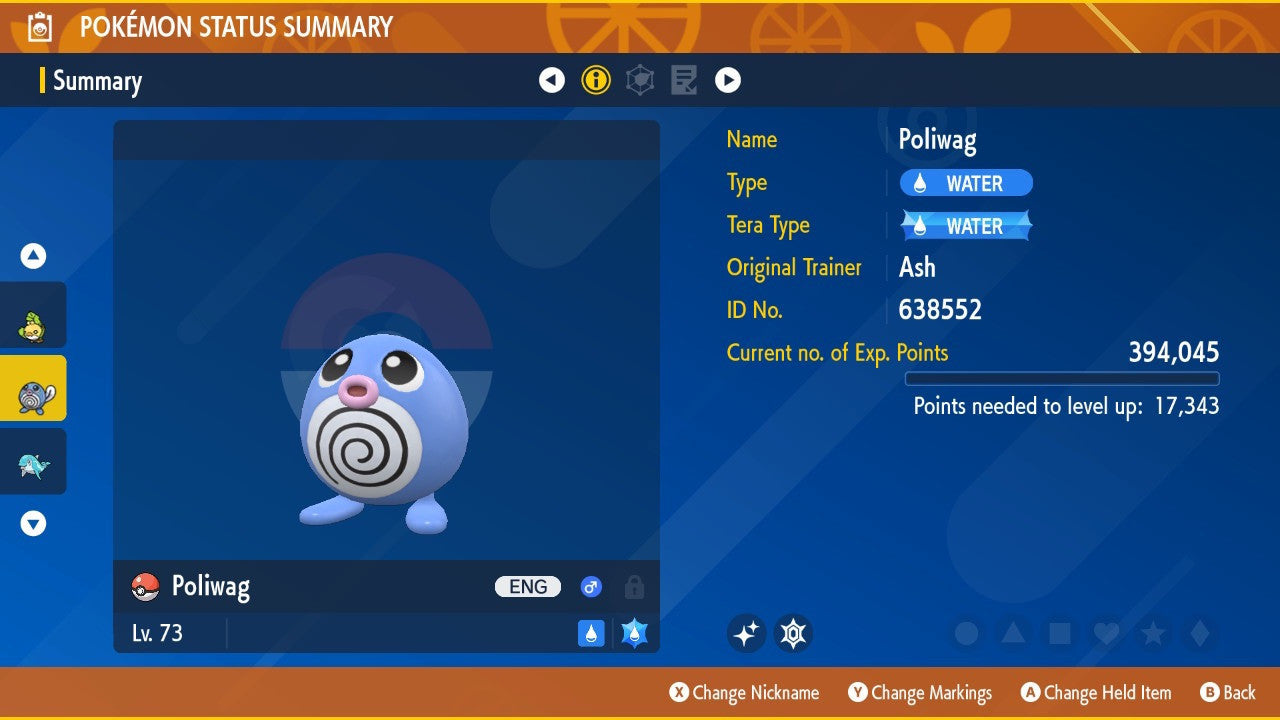
Task: Select the Poliwag party thumbnail
Action: (x=33, y=389)
